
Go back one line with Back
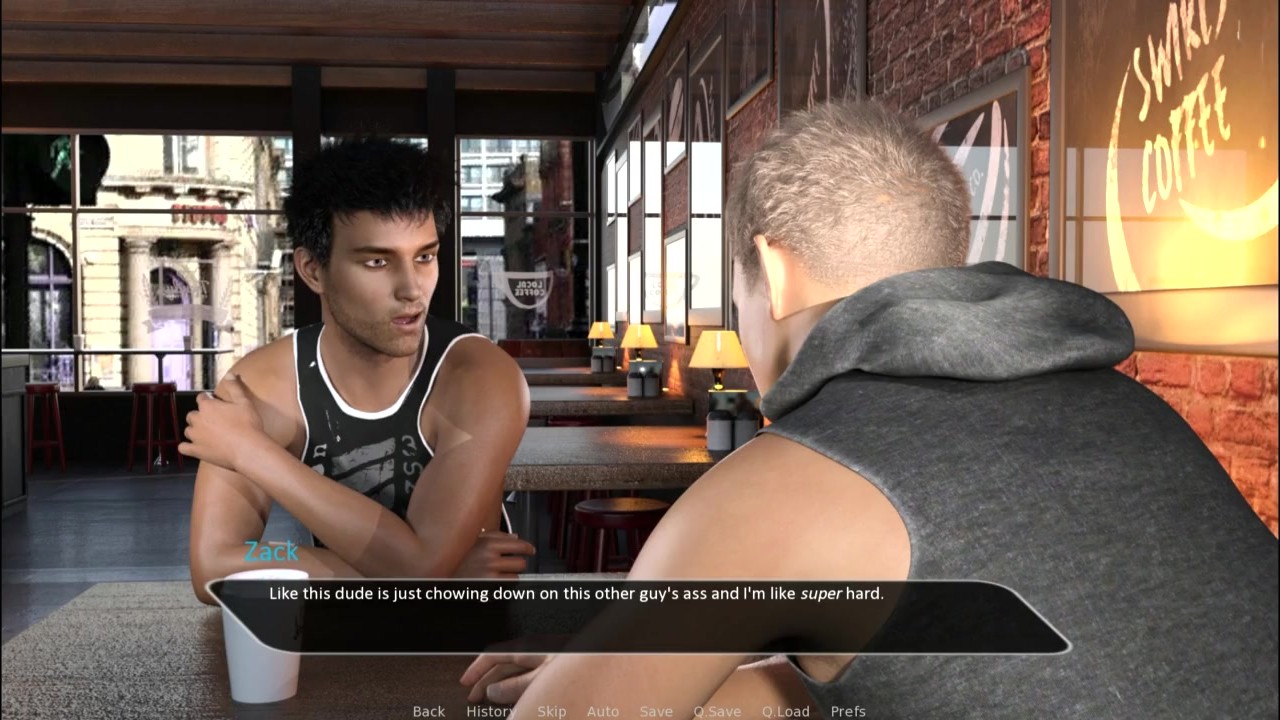[428, 711]
